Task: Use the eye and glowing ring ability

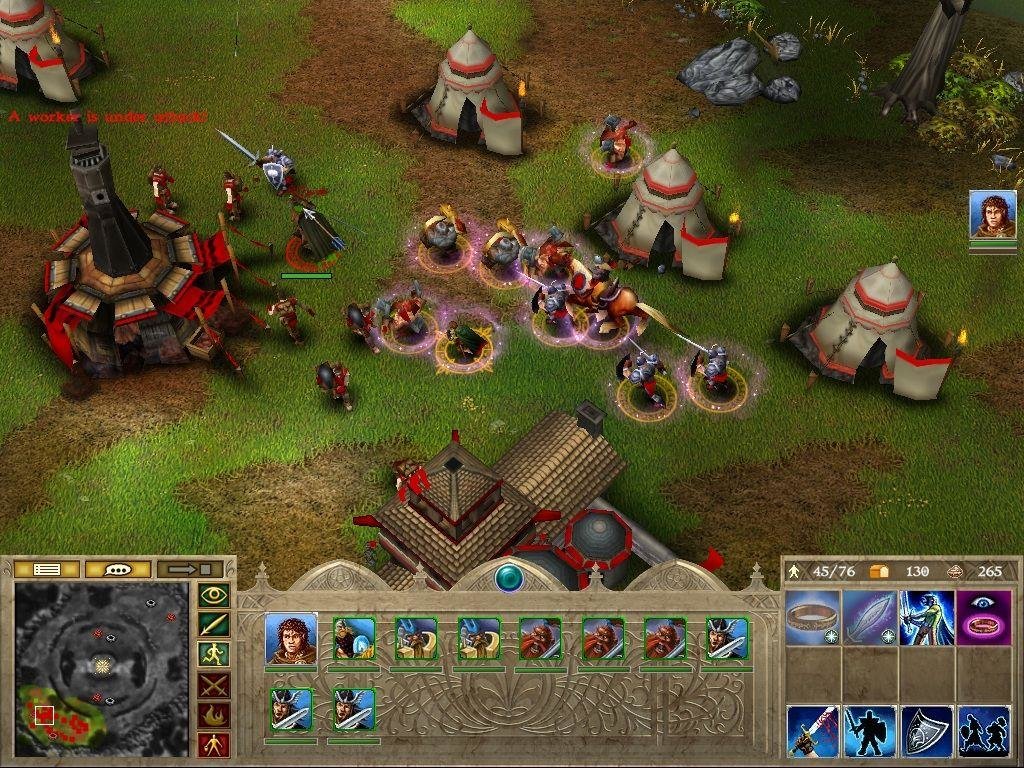Action: pyautogui.click(x=984, y=617)
